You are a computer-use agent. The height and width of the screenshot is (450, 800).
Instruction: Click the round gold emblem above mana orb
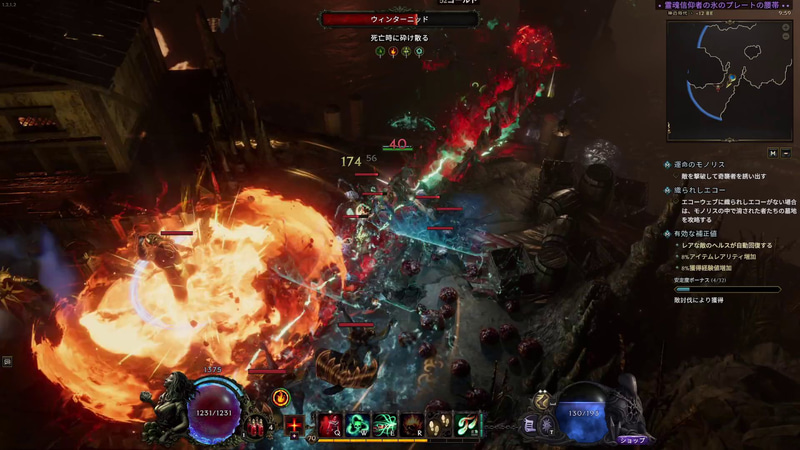coord(541,400)
